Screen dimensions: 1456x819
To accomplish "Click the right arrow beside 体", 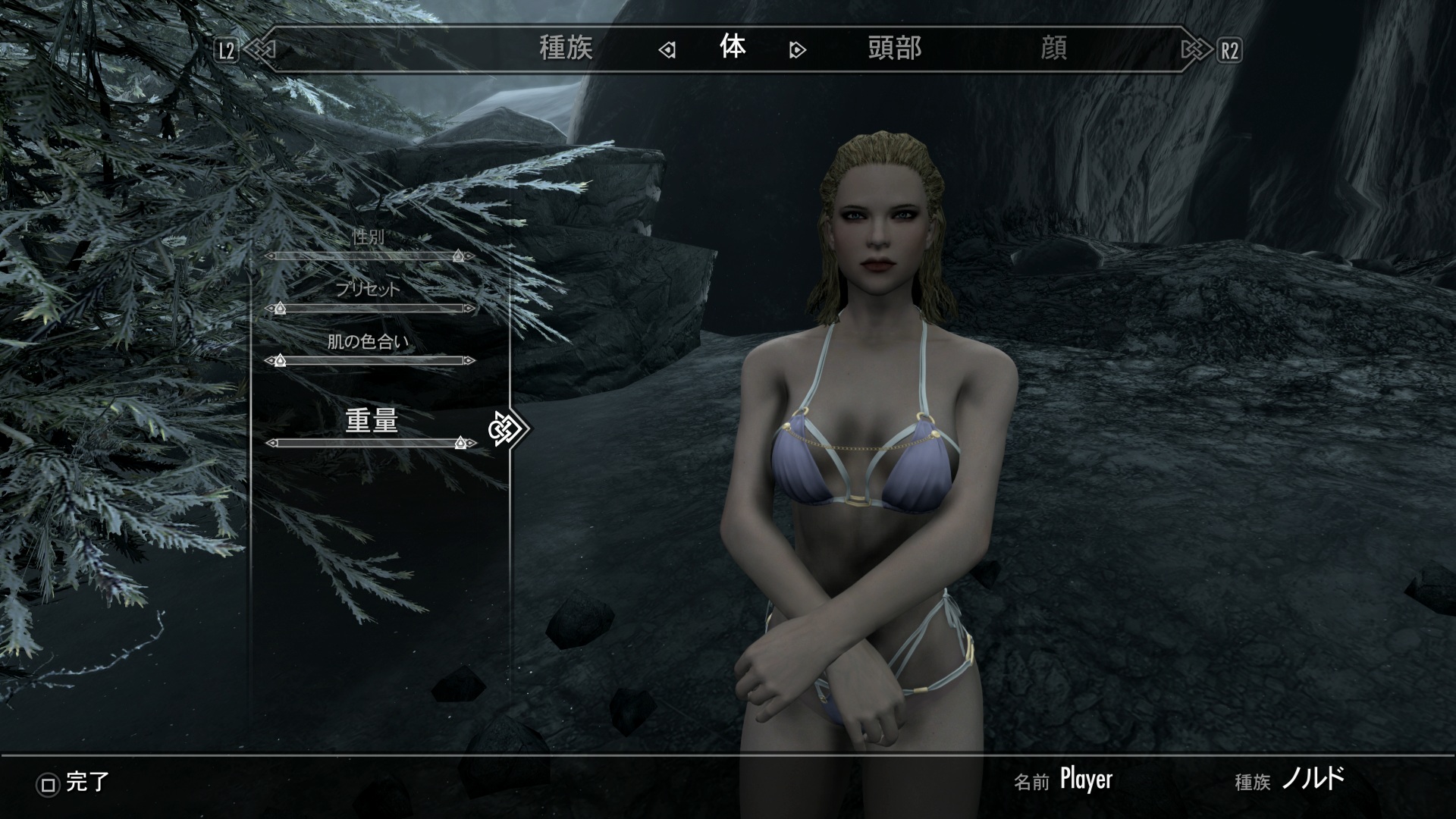I will 797,50.
